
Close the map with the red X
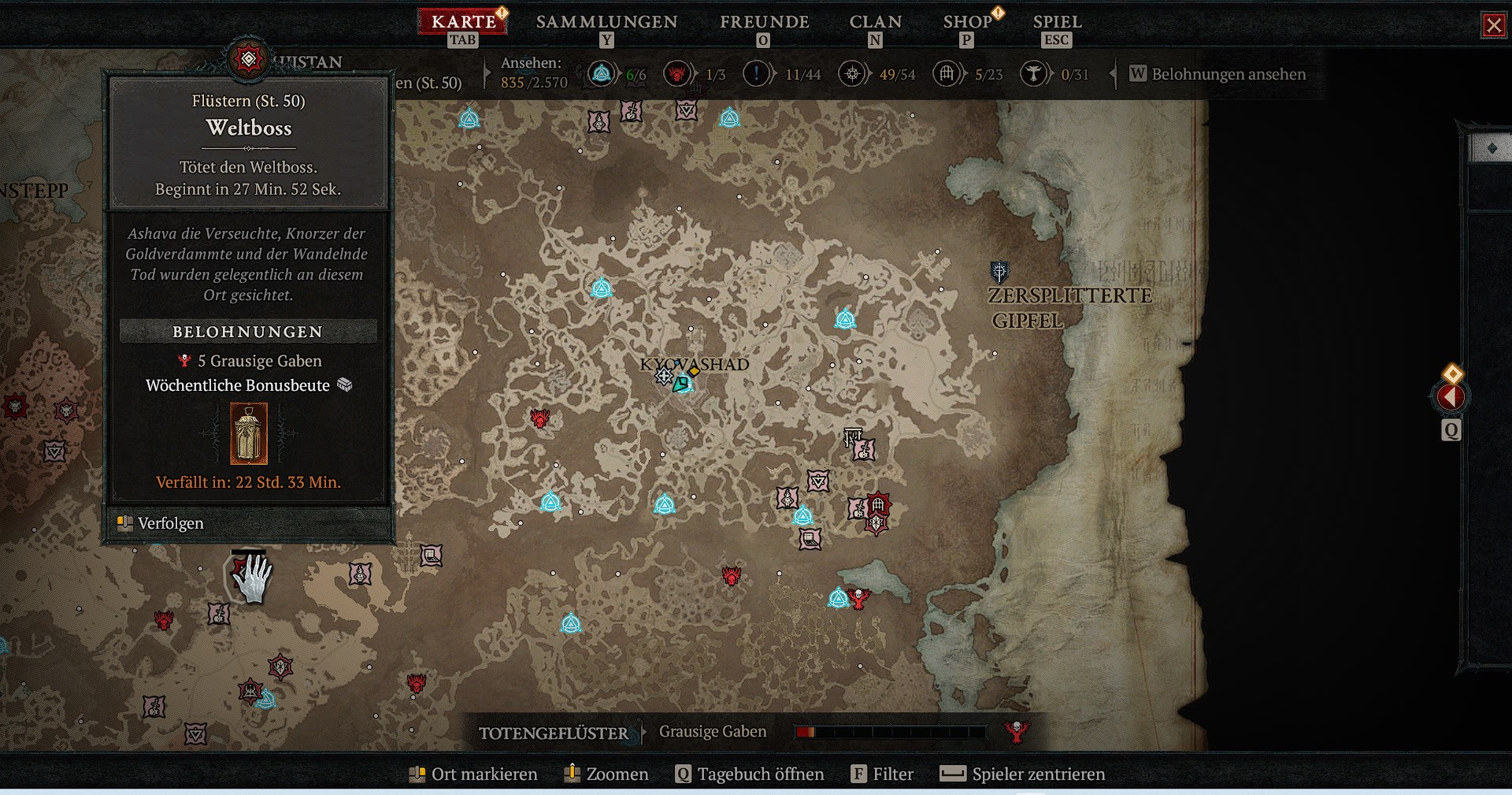pos(1493,25)
